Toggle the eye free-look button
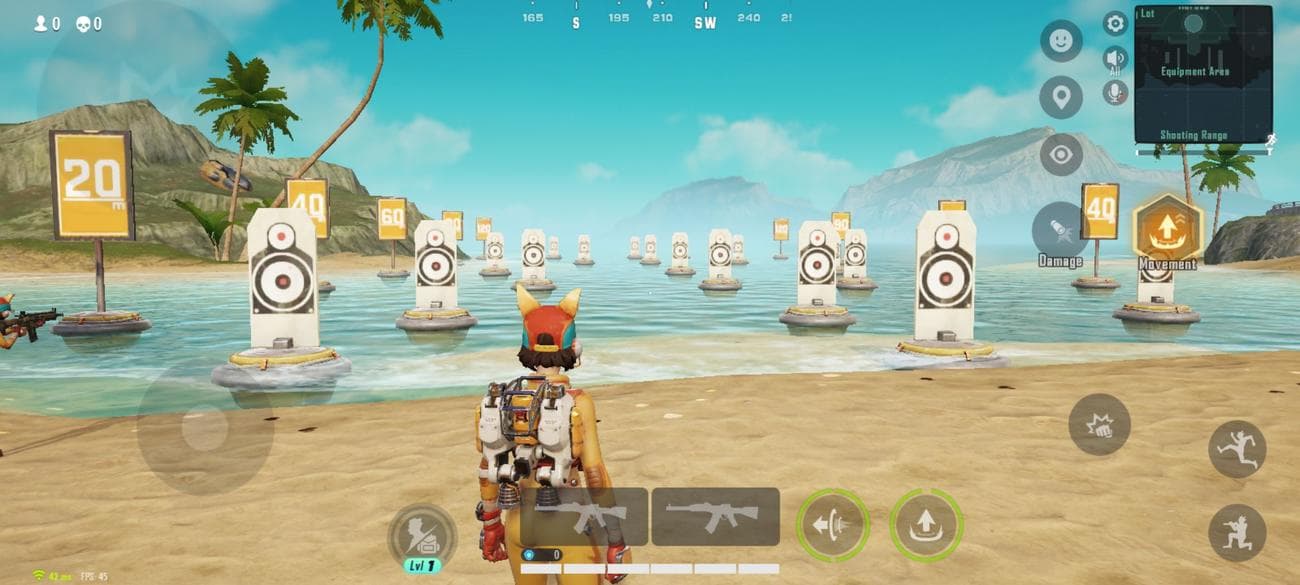This screenshot has height=585, width=1300. pyautogui.click(x=1060, y=155)
